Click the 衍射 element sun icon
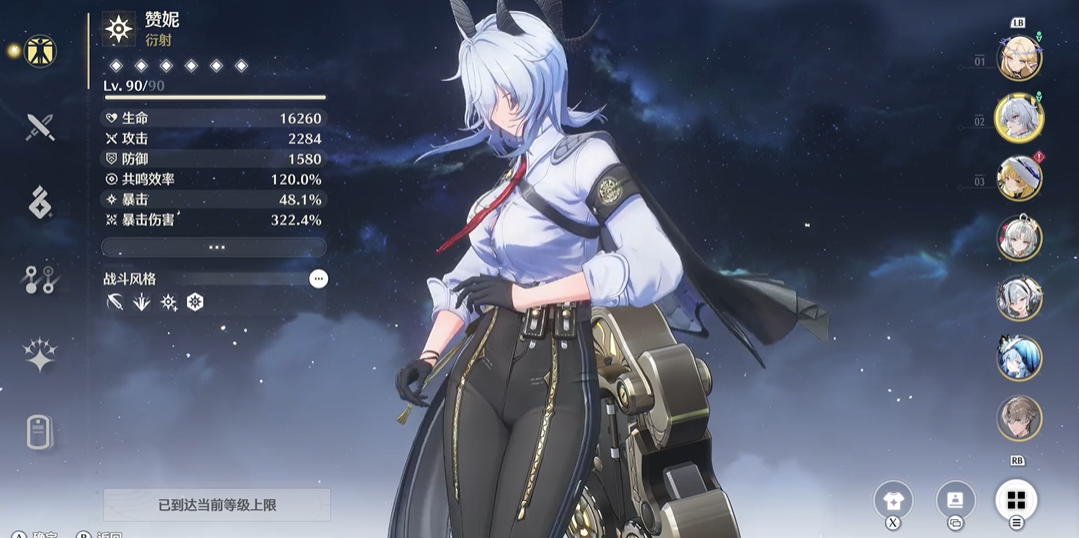The width and height of the screenshot is (1079, 538). 119,29
